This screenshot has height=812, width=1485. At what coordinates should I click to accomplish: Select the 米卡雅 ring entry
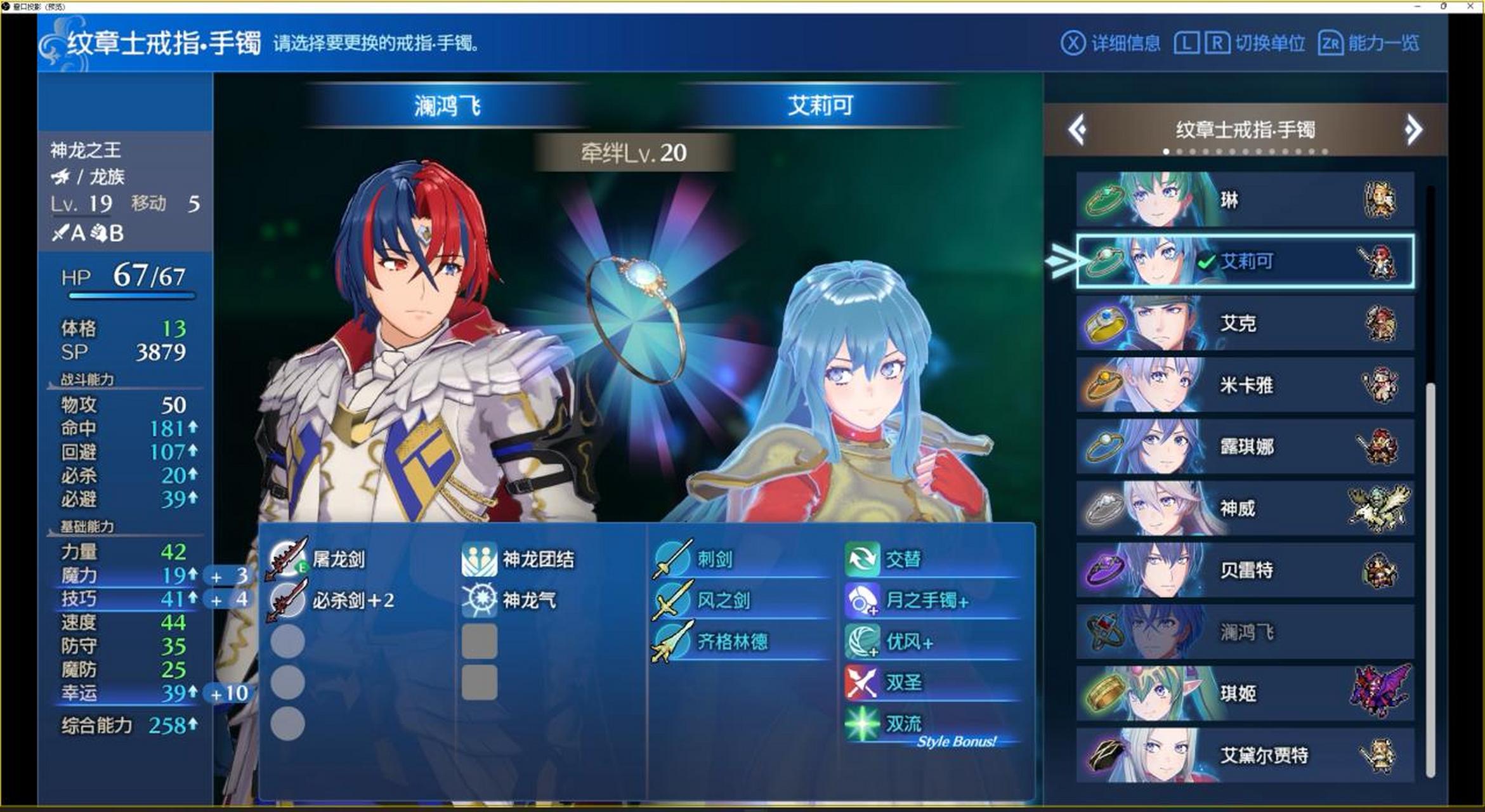click(1245, 384)
